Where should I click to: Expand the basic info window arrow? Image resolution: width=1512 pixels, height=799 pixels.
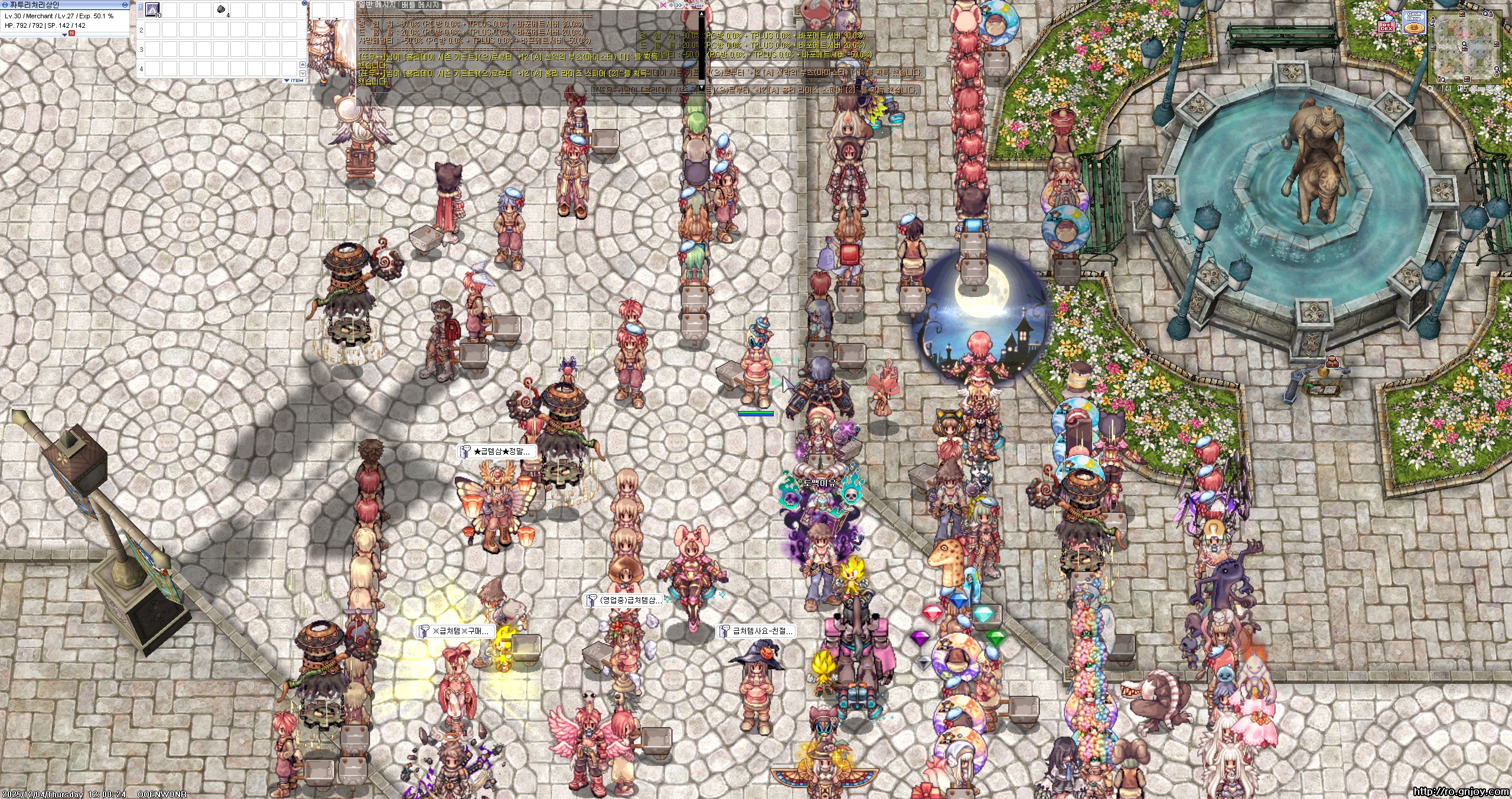click(x=64, y=35)
